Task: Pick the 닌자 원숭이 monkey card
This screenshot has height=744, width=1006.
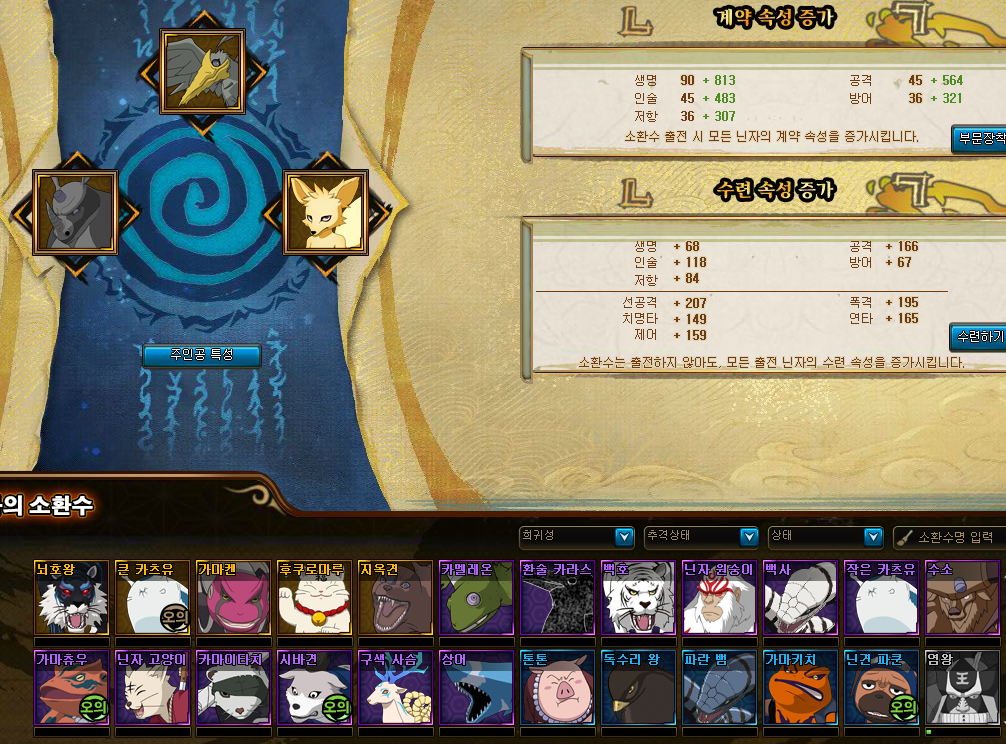Action: 719,598
